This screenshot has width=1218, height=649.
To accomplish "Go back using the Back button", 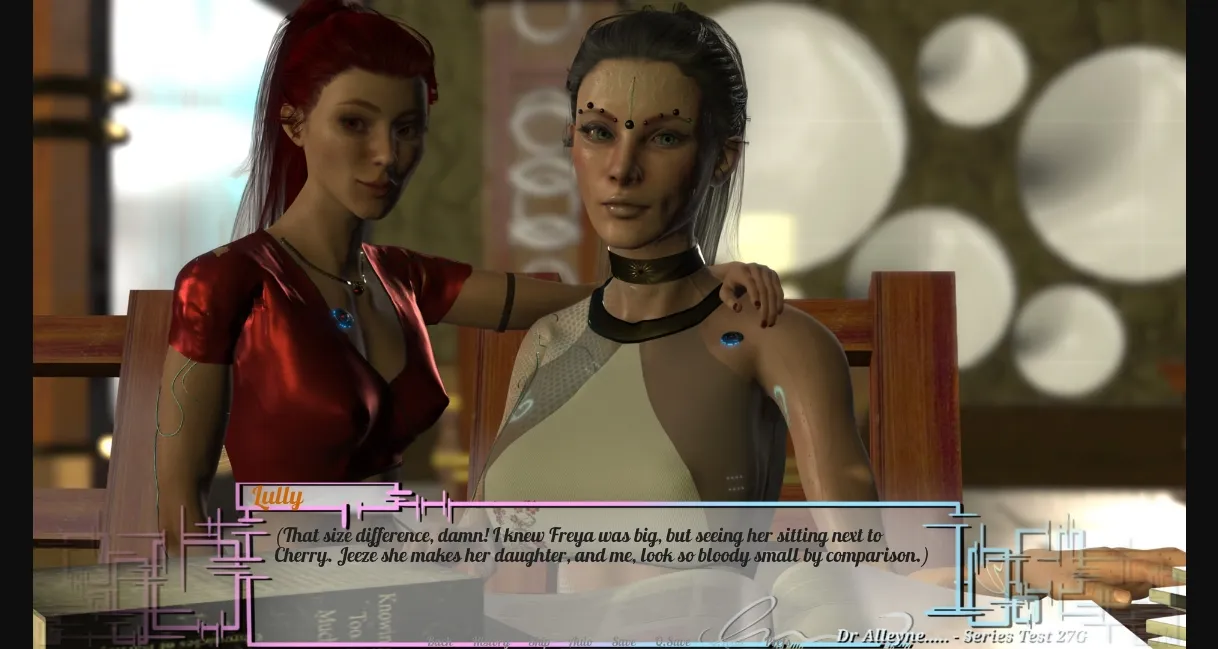I will coord(439,642).
